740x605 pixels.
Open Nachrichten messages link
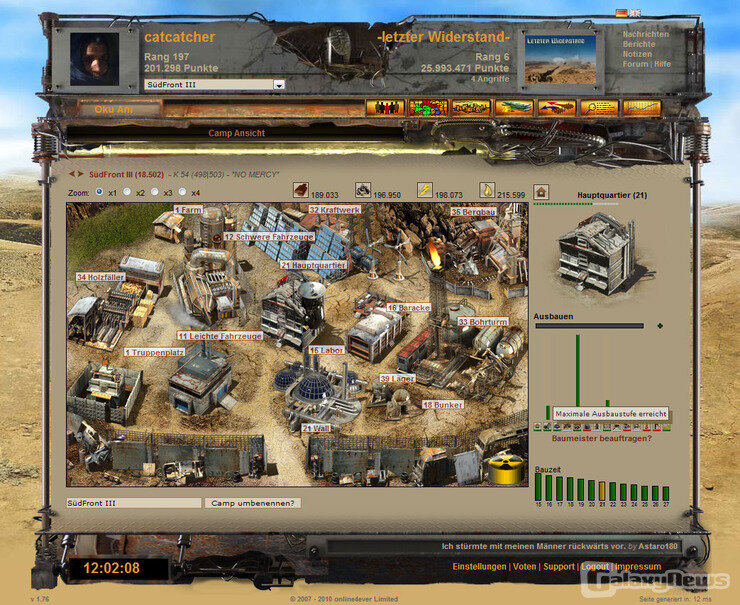(645, 34)
